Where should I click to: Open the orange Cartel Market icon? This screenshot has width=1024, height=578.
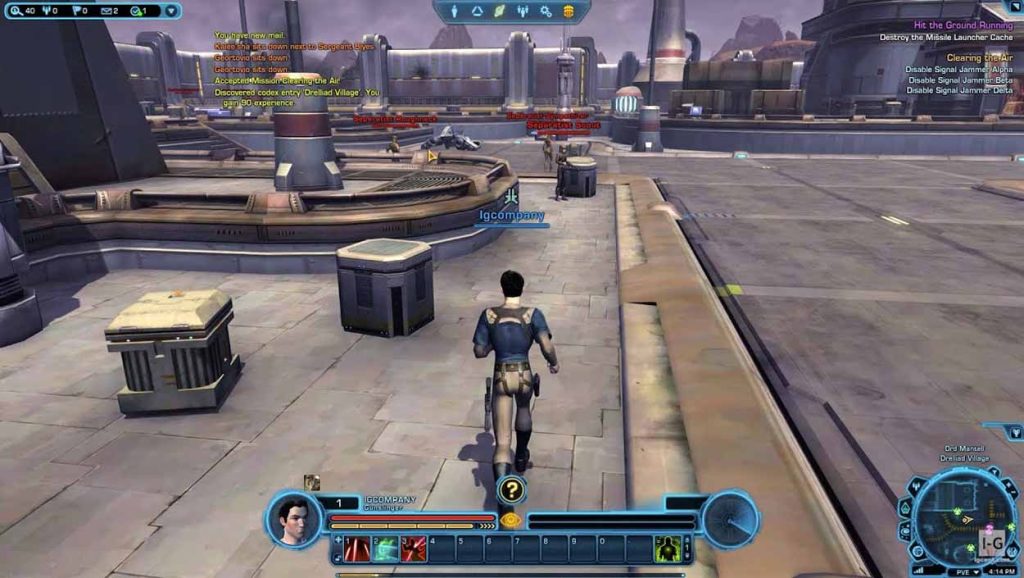pyautogui.click(x=569, y=11)
